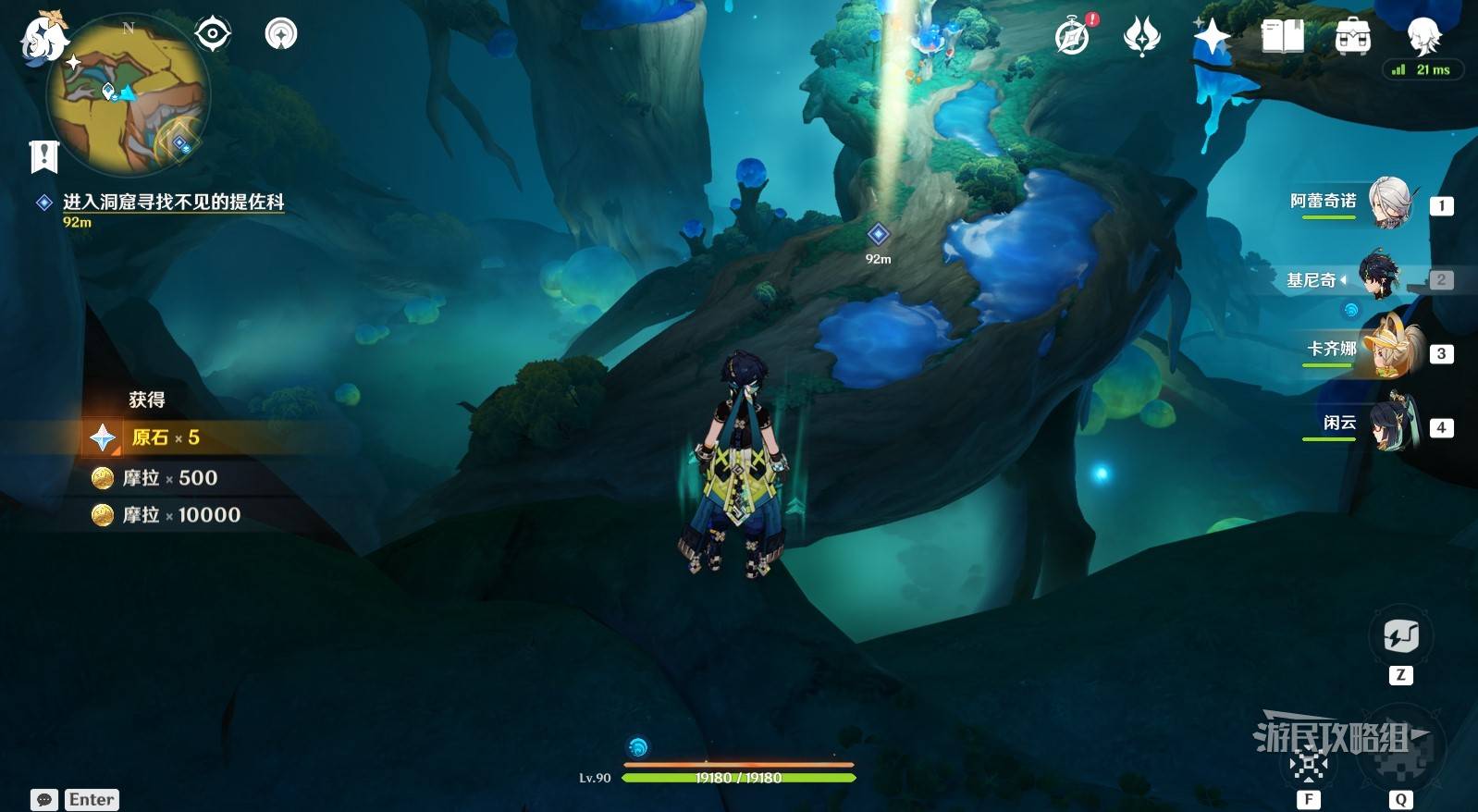Viewport: 1478px width, 812px height.
Task: Select the tracked quest objective text
Action: coord(173,202)
